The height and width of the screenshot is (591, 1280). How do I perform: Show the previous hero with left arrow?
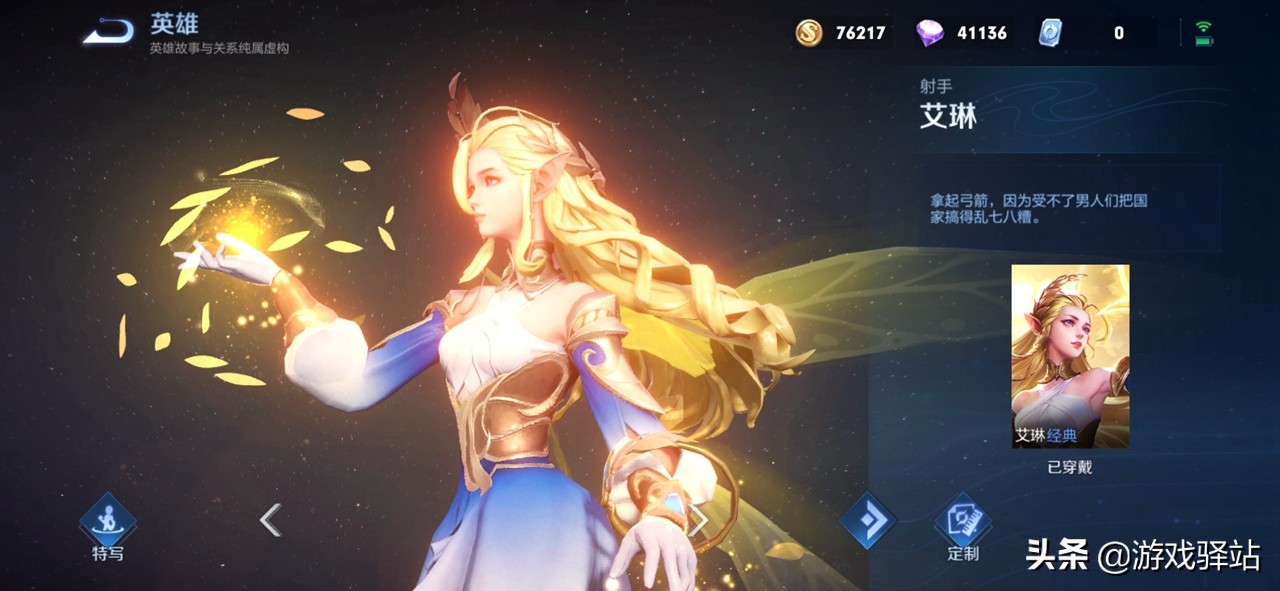click(270, 520)
